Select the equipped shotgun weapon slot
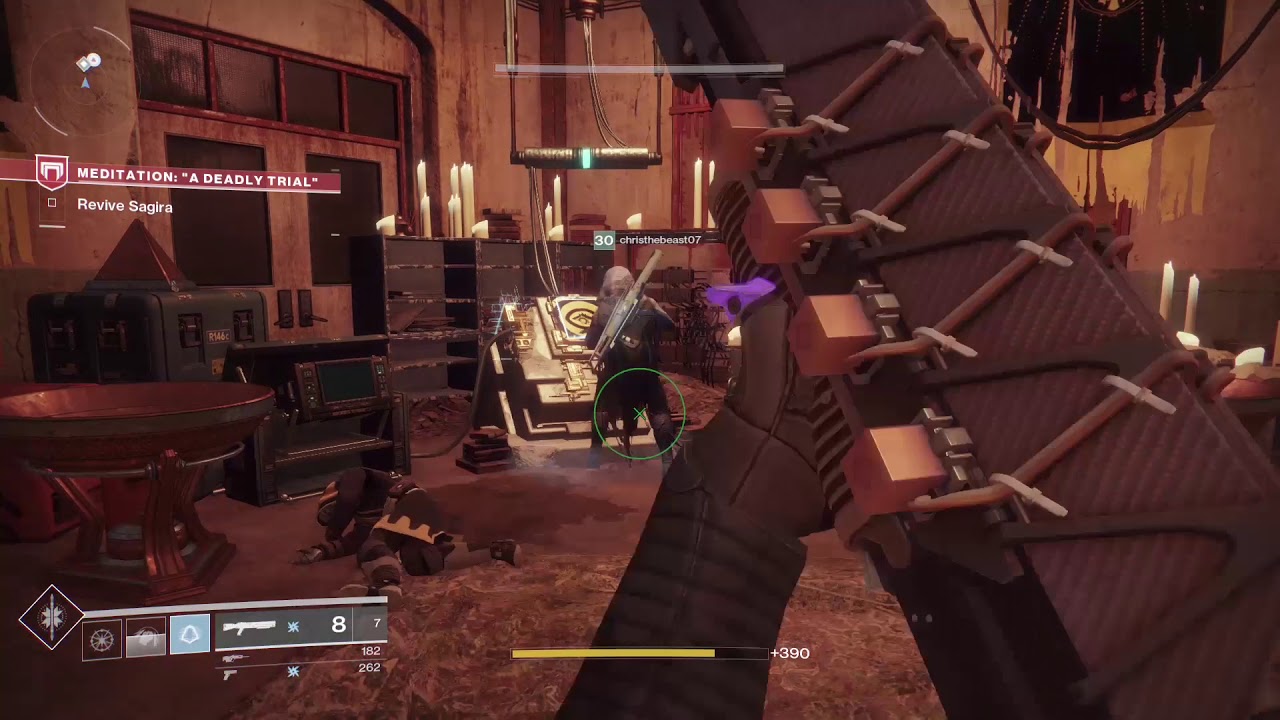Image resolution: width=1280 pixels, height=720 pixels. 300,627
